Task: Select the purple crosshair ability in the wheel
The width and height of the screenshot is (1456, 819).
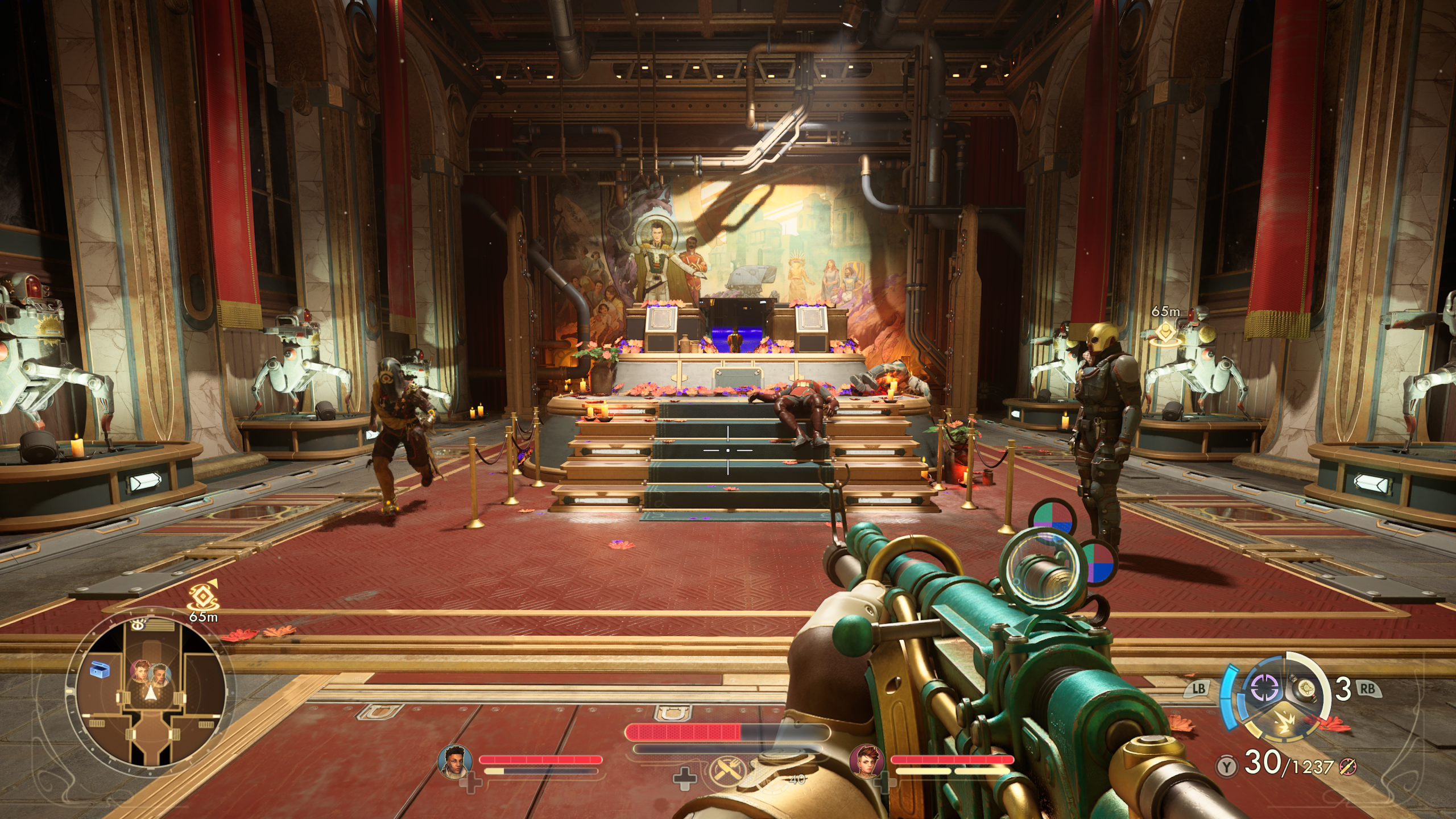Action: [1264, 688]
